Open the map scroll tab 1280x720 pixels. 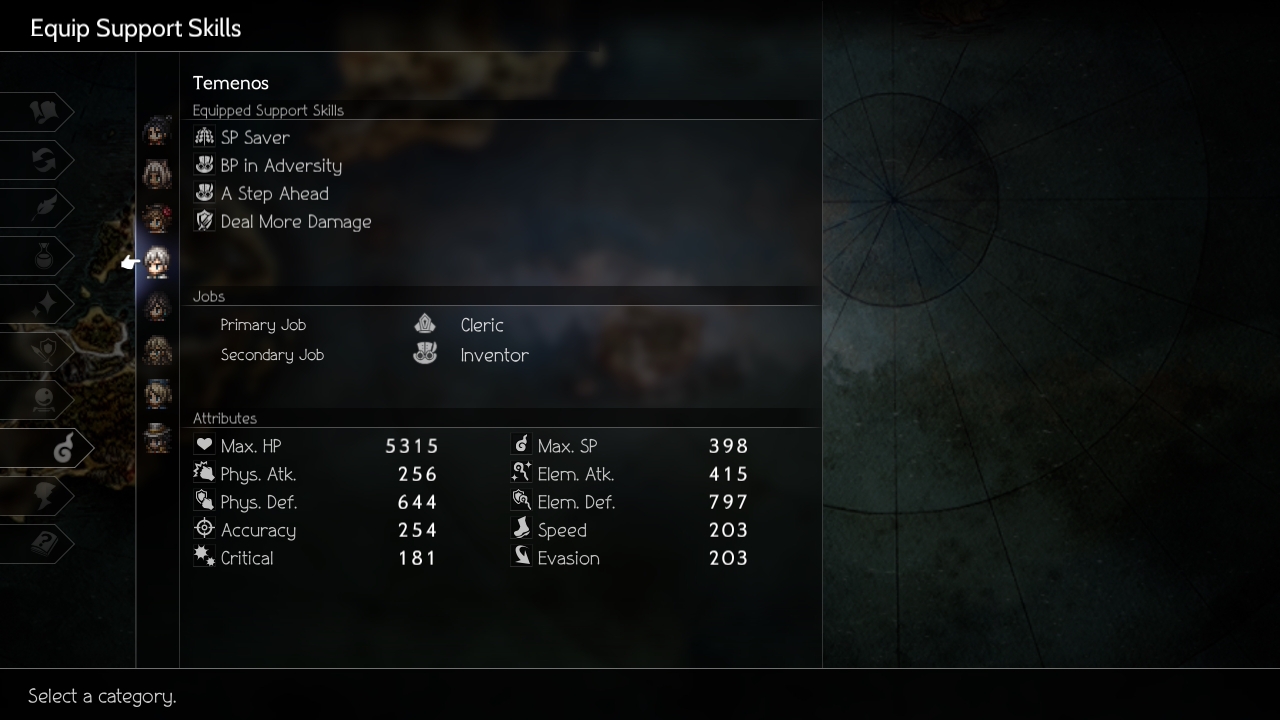coord(42,112)
